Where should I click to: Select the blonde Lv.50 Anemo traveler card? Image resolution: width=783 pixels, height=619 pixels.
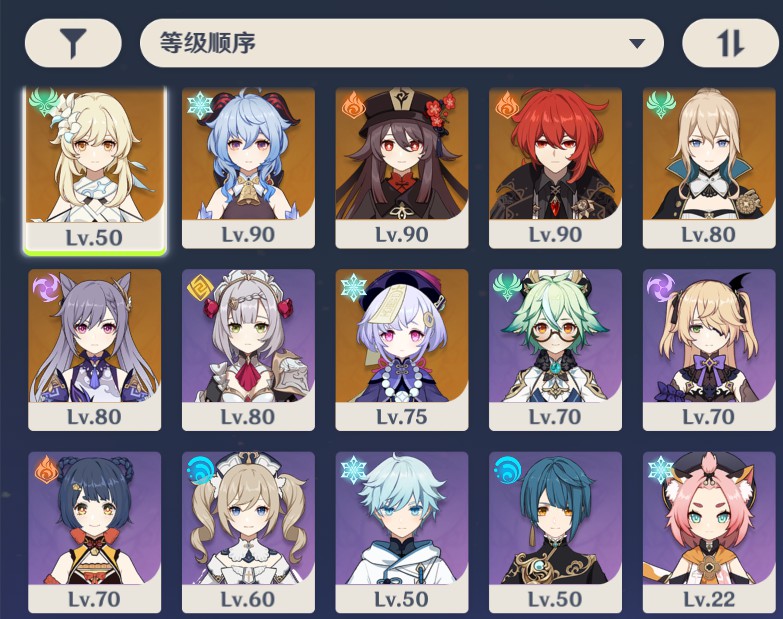[95, 165]
